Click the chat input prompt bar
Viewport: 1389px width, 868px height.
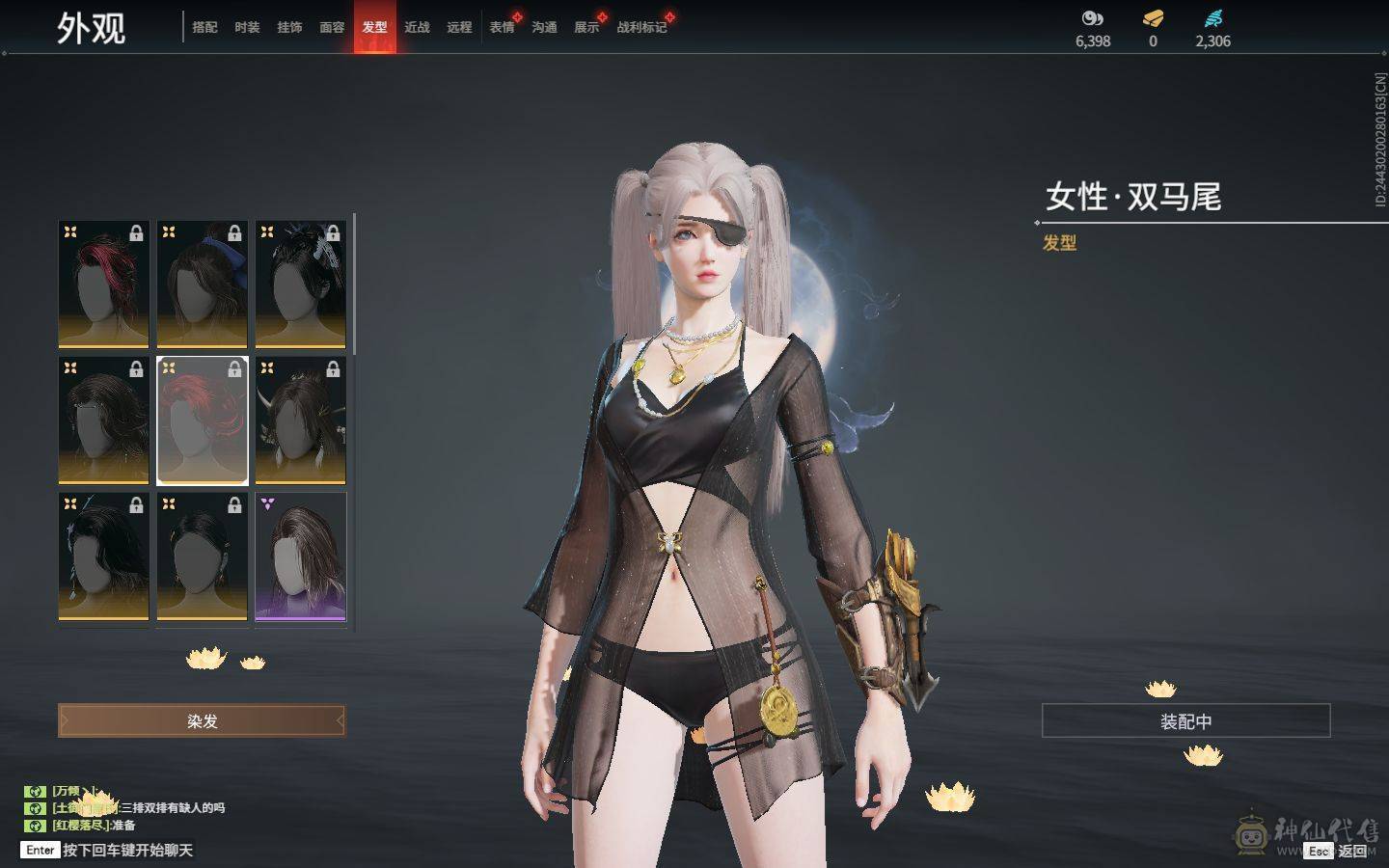pyautogui.click(x=127, y=850)
